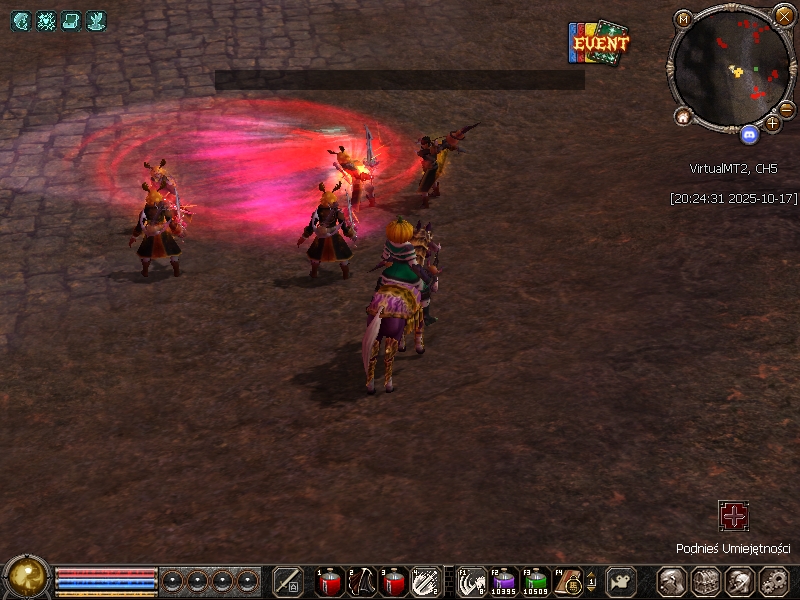Click the golden orb at the taskbar's left end
This screenshot has width=800, height=600.
tap(27, 577)
